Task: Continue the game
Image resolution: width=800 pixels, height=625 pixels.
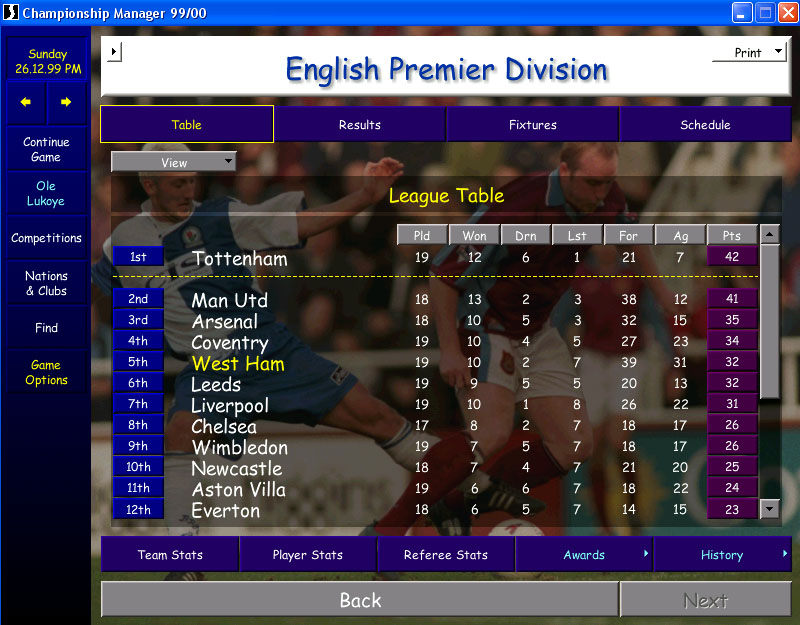Action: click(x=46, y=150)
